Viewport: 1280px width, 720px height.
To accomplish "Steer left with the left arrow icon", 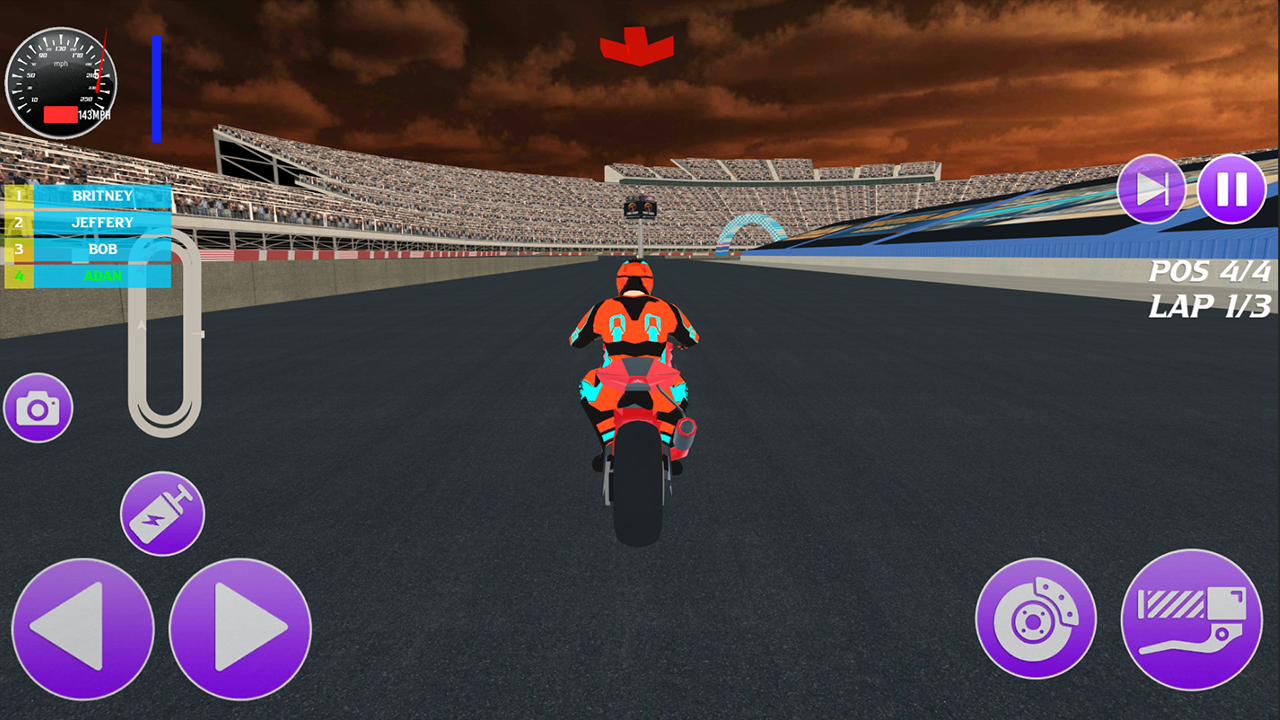I will point(83,629).
